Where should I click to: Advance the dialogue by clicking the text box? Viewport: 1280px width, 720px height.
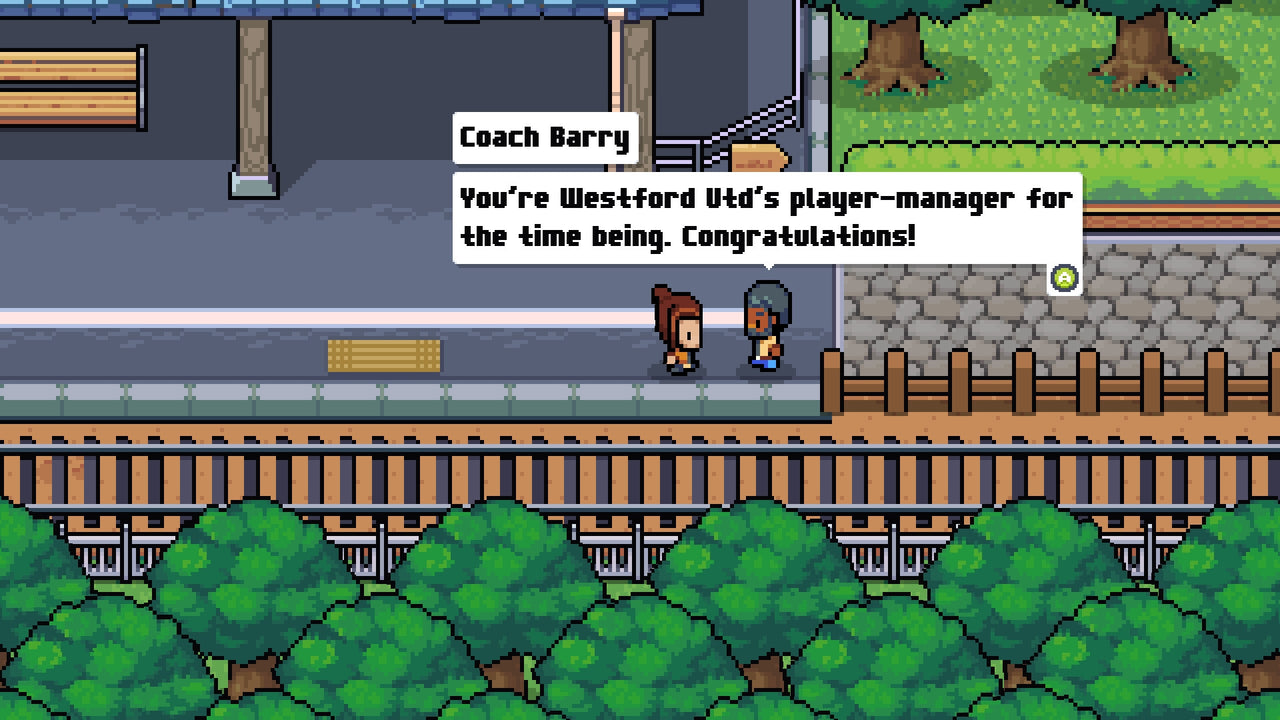tap(765, 218)
